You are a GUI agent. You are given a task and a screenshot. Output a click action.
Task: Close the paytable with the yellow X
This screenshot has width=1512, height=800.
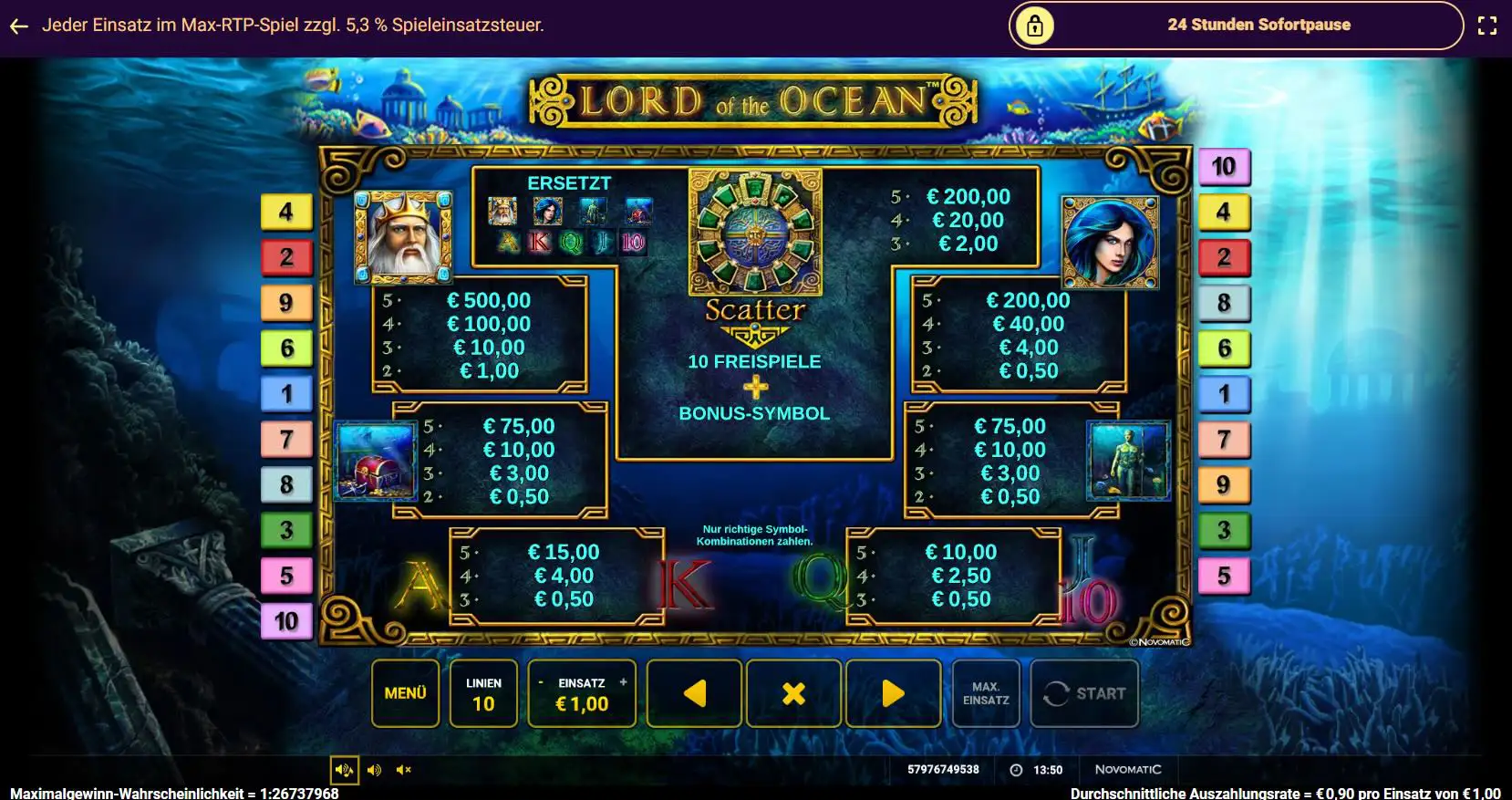(x=793, y=693)
